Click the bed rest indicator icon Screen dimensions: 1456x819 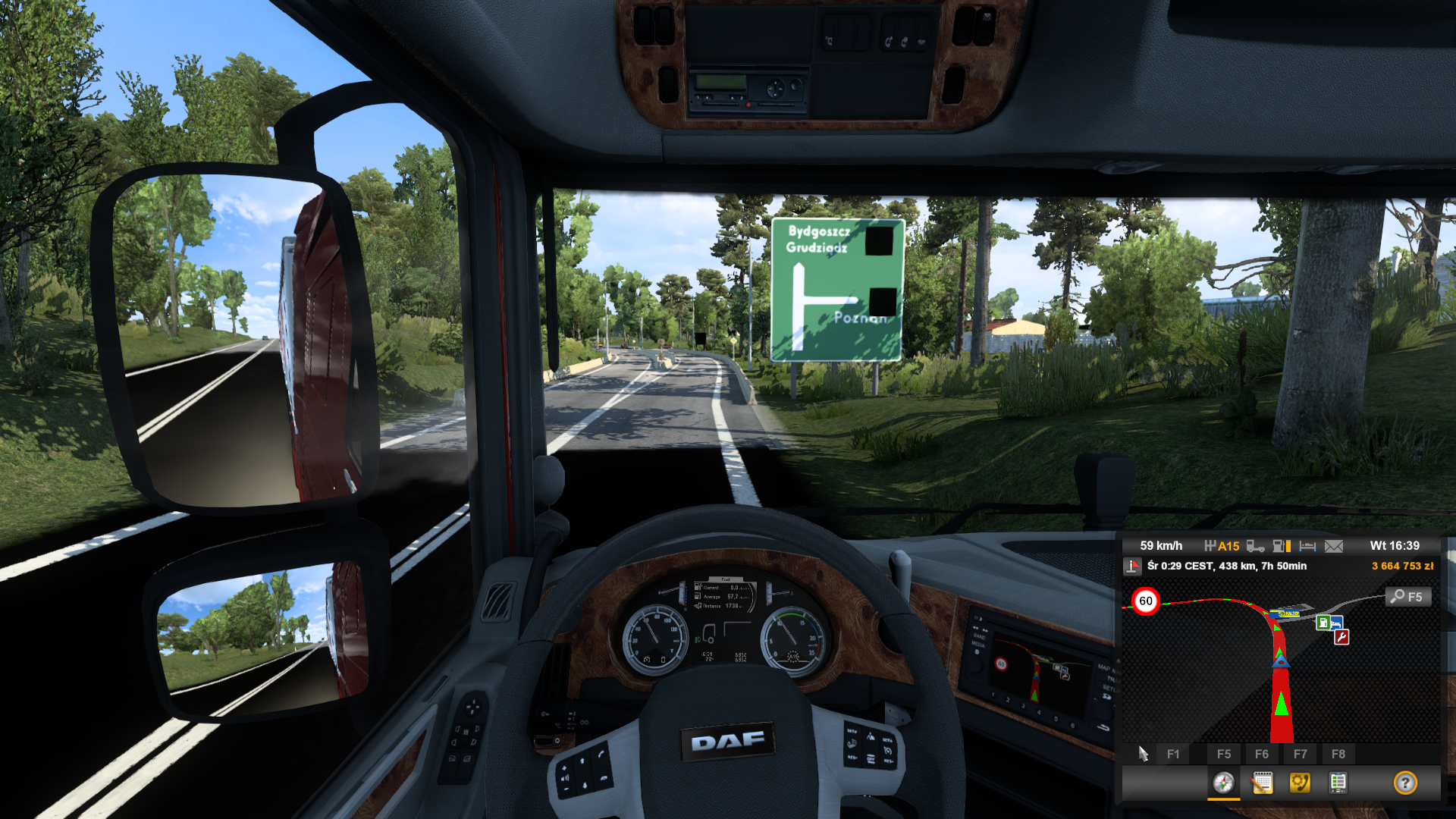1307,546
